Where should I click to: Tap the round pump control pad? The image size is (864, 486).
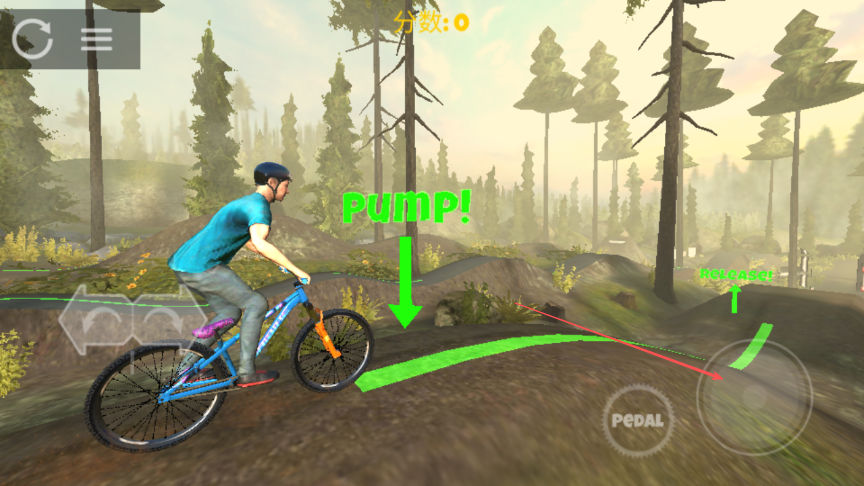click(x=754, y=397)
